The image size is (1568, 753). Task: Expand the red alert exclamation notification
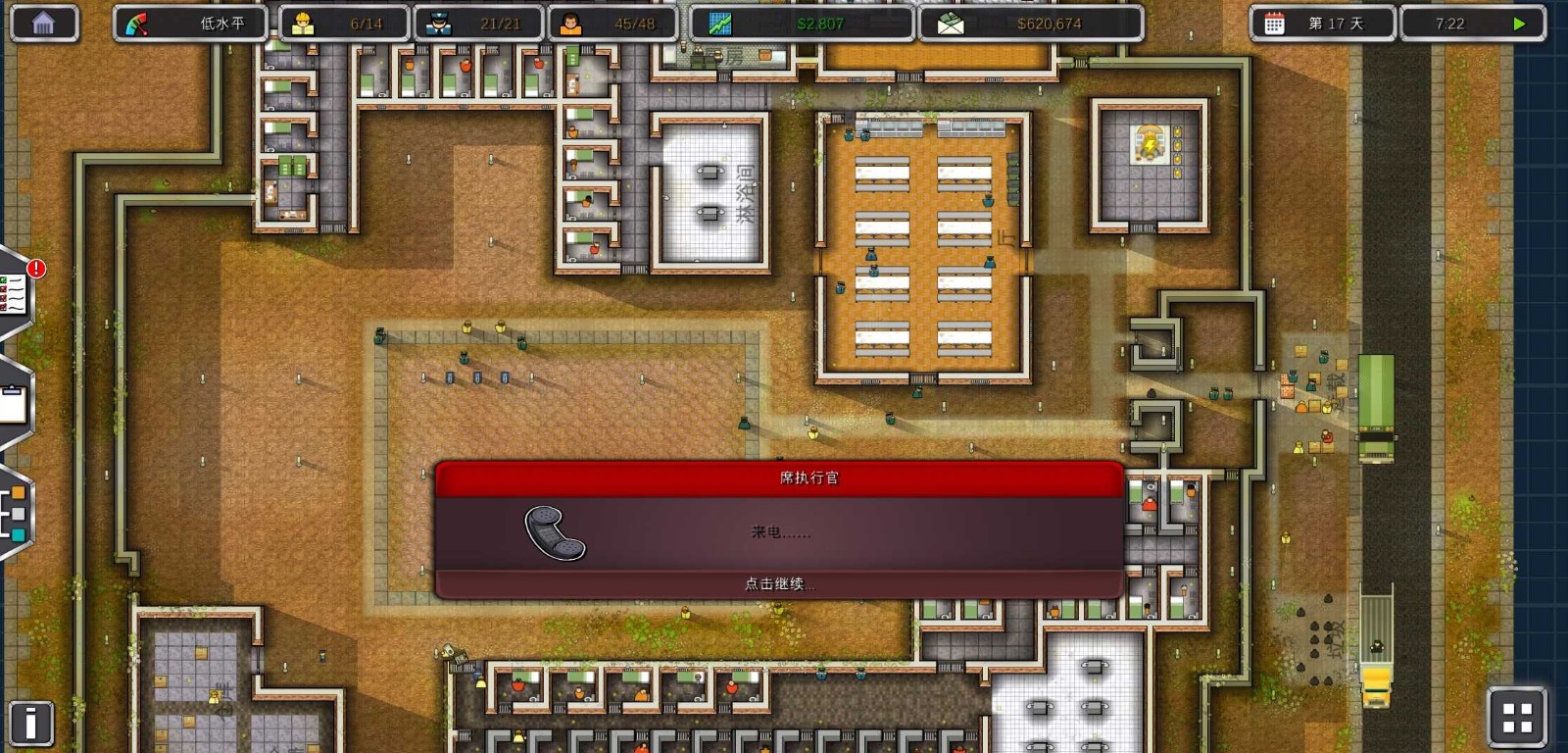click(x=37, y=270)
